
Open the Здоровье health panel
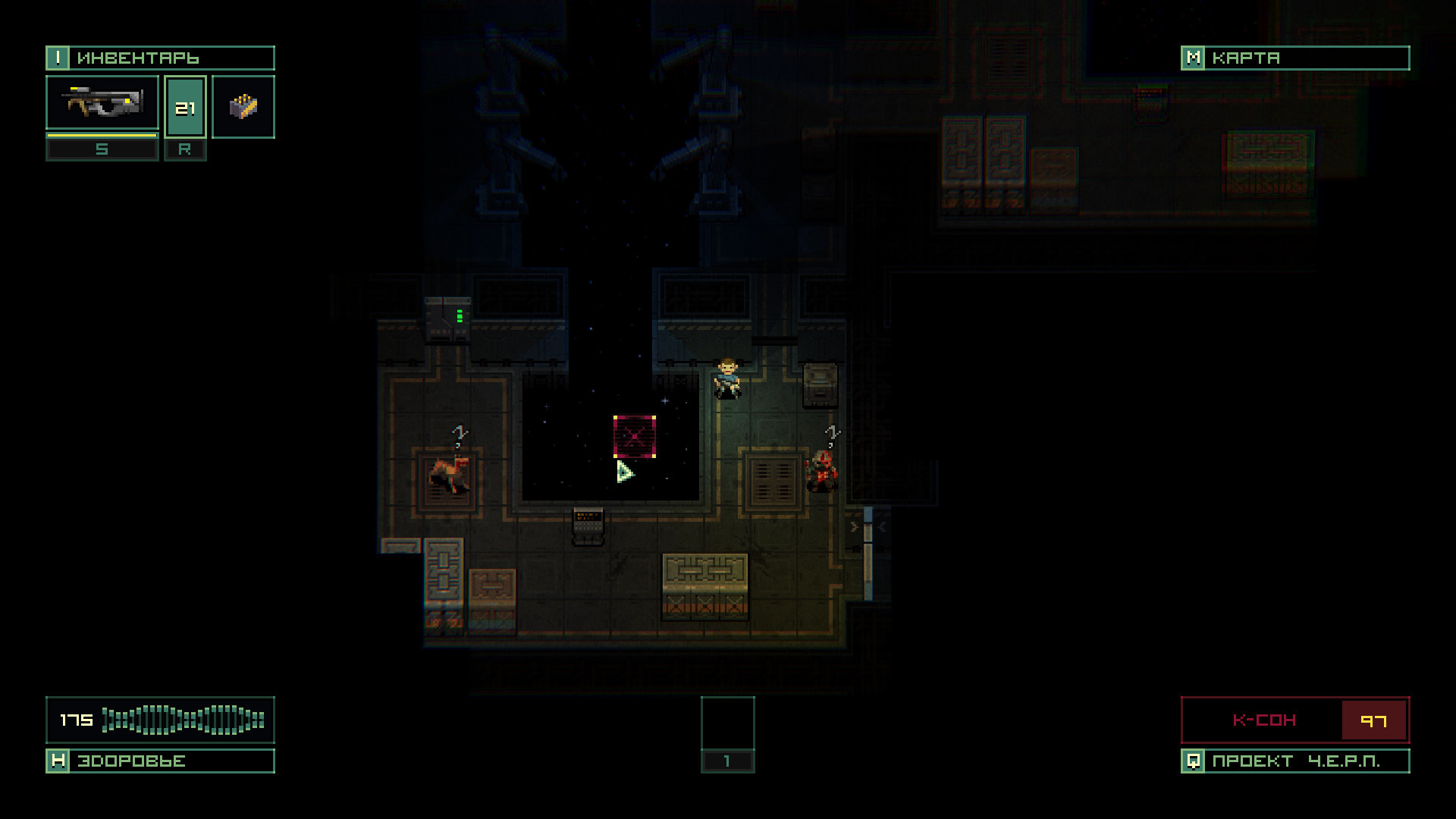point(160,761)
